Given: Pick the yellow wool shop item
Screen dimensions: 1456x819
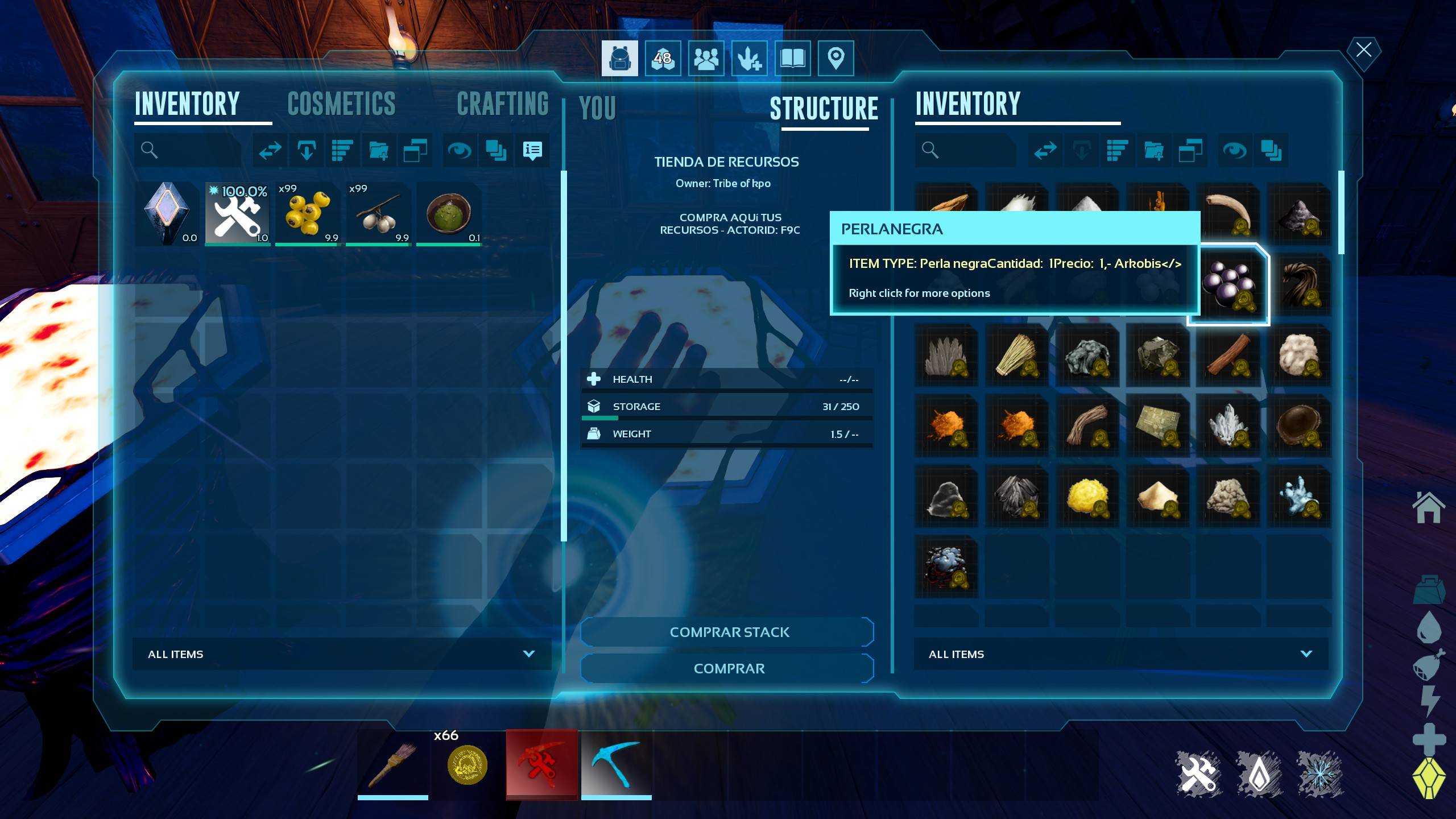Looking at the screenshot, I should (x=1086, y=496).
